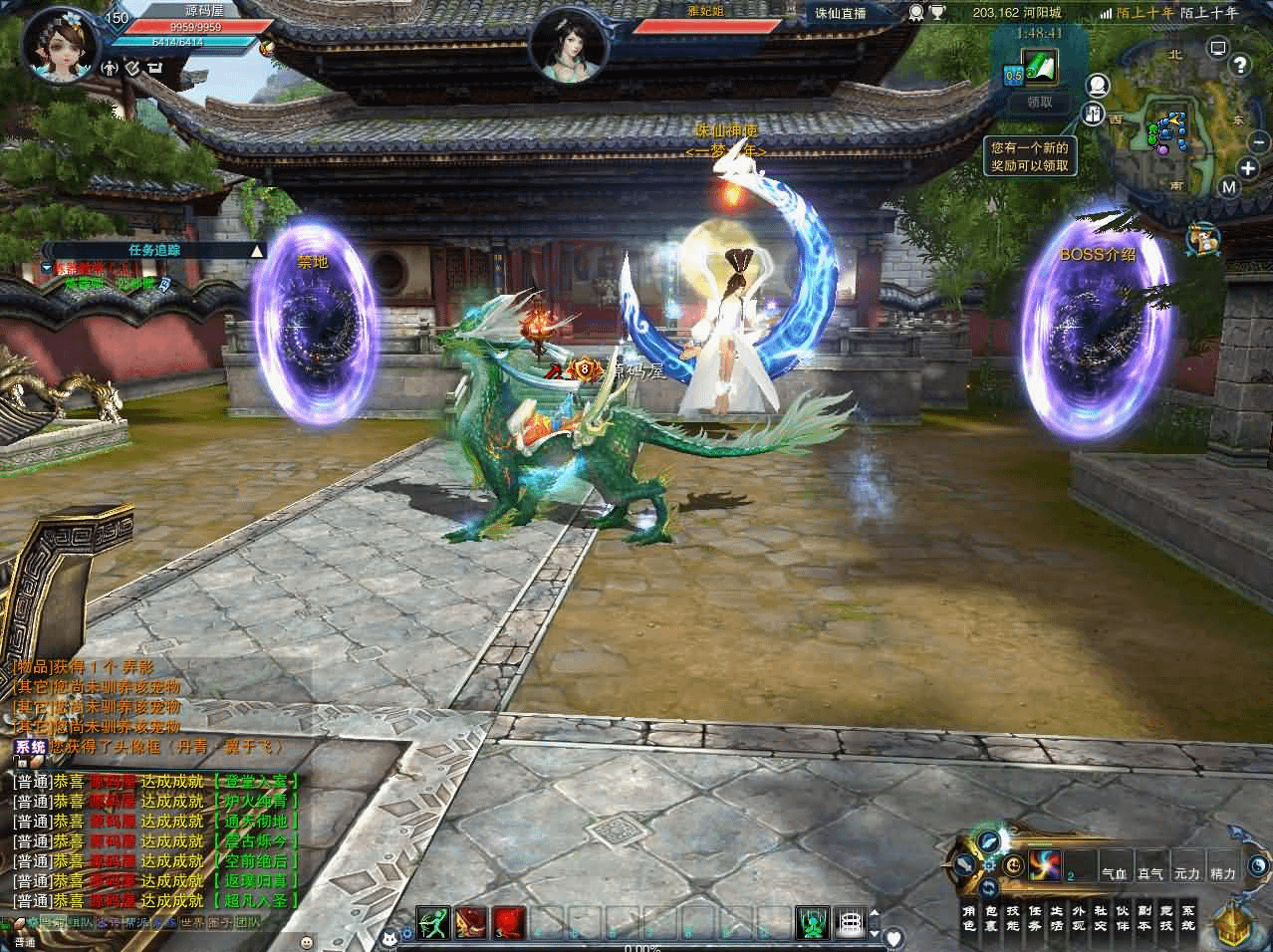Zoom out the minimap with minus button

(x=1257, y=143)
